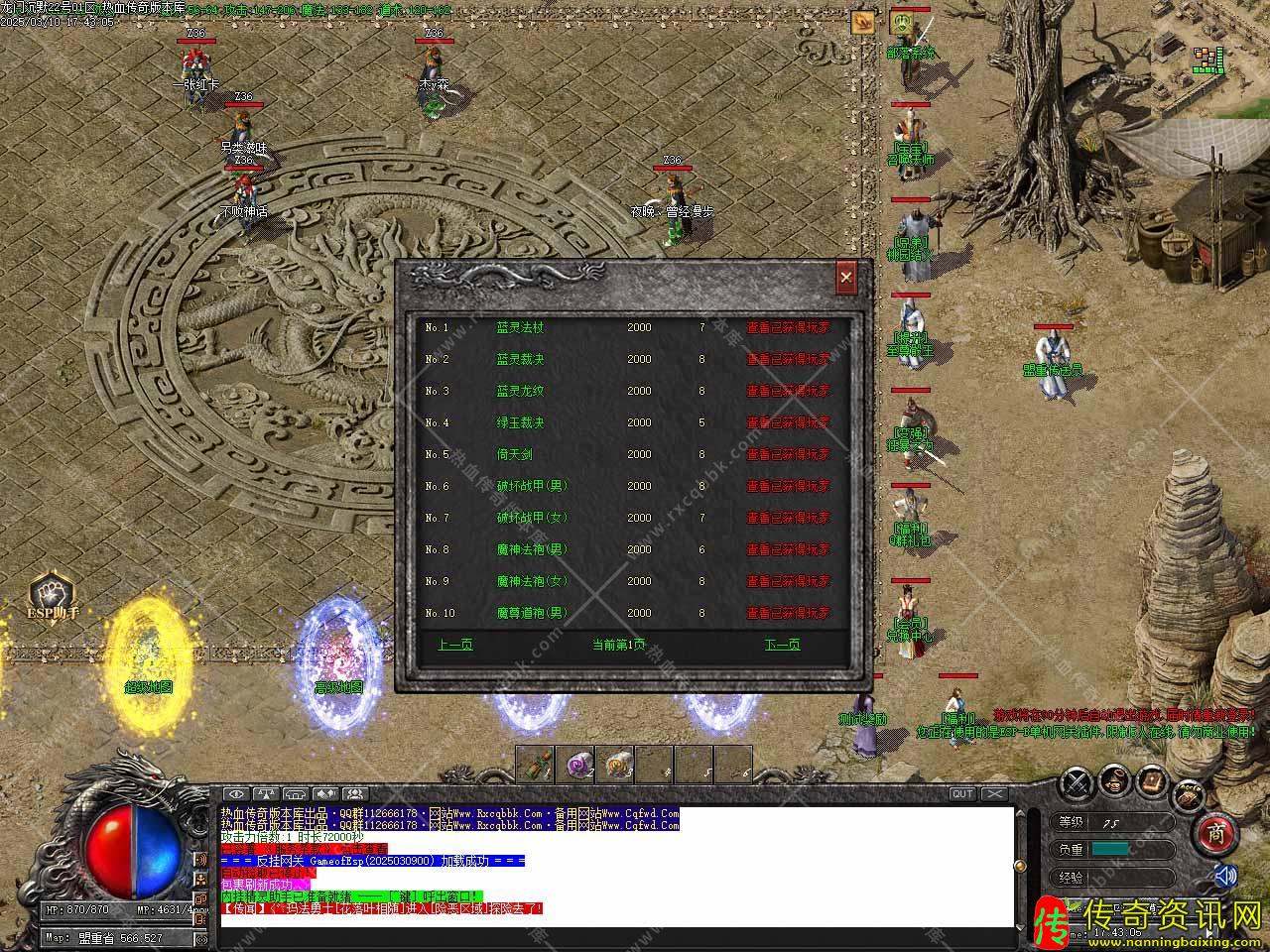Close the item ranking window
Image resolution: width=1270 pixels, height=952 pixels.
845,279
